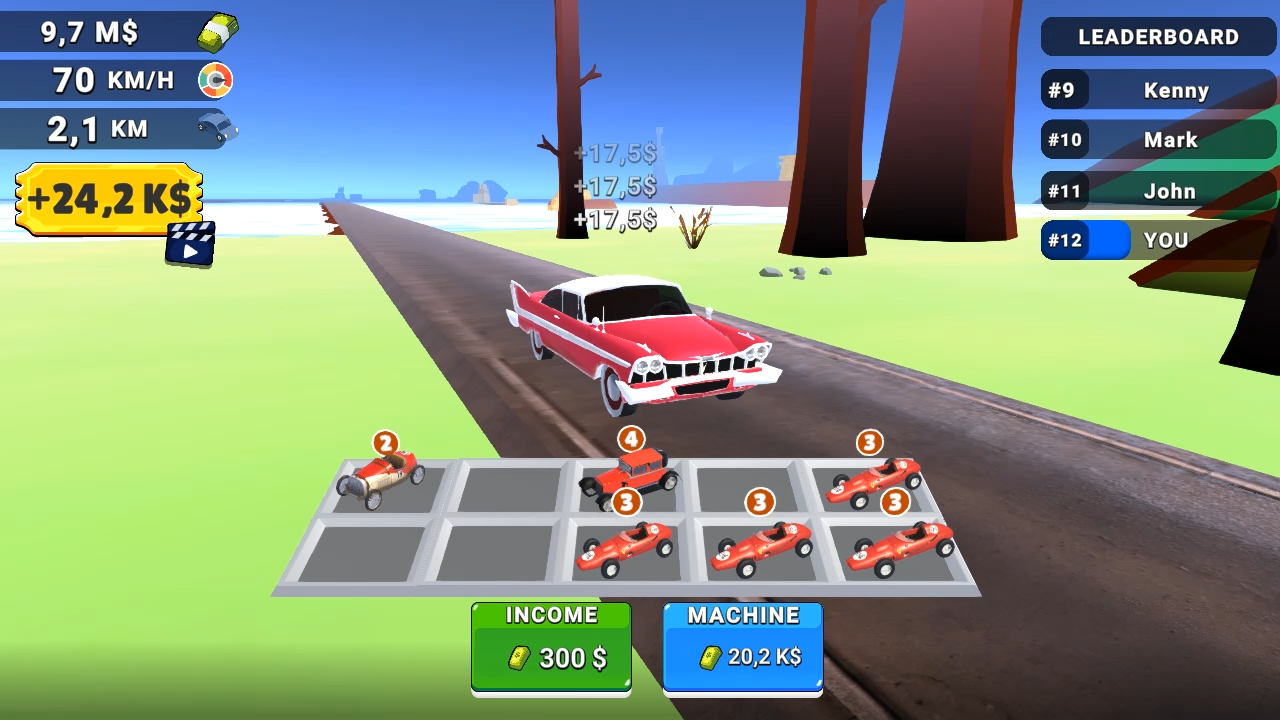Click the blue #12 rank badge
Screen dimensions: 1280x720
(x=1065, y=239)
